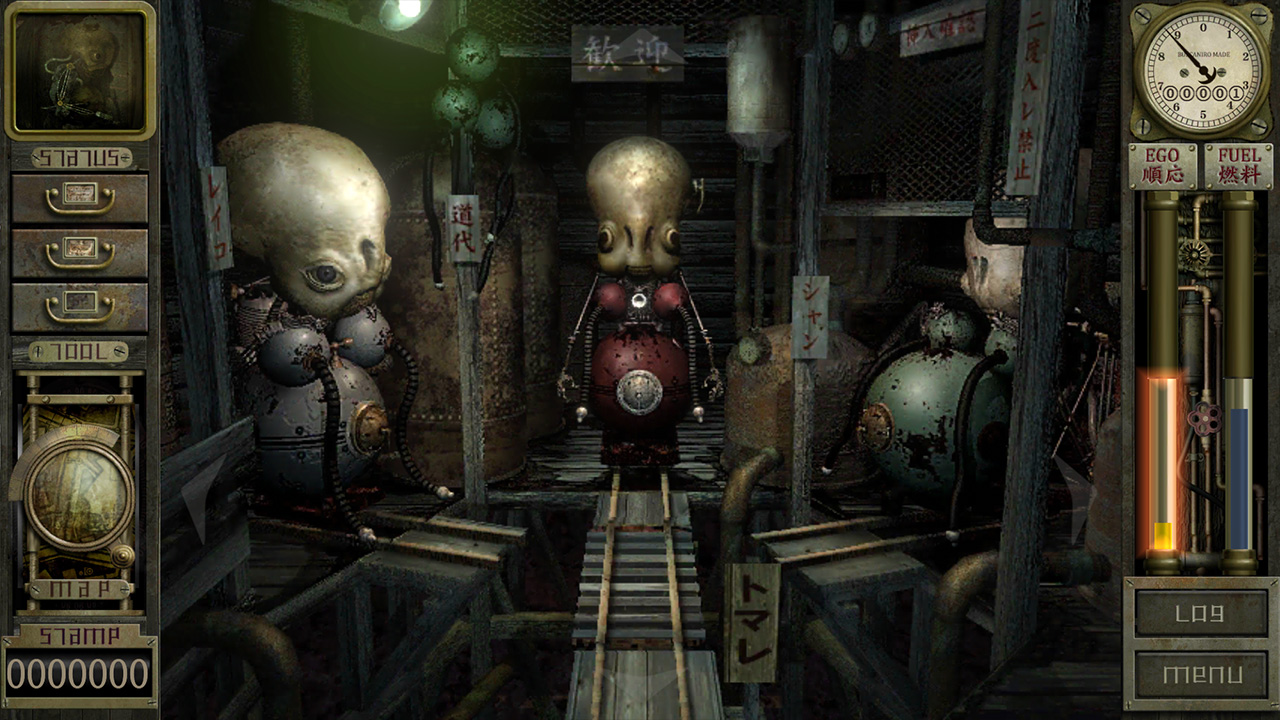Click the STATUS panel header plate
Screen dimensions: 1280x720
(x=80, y=156)
